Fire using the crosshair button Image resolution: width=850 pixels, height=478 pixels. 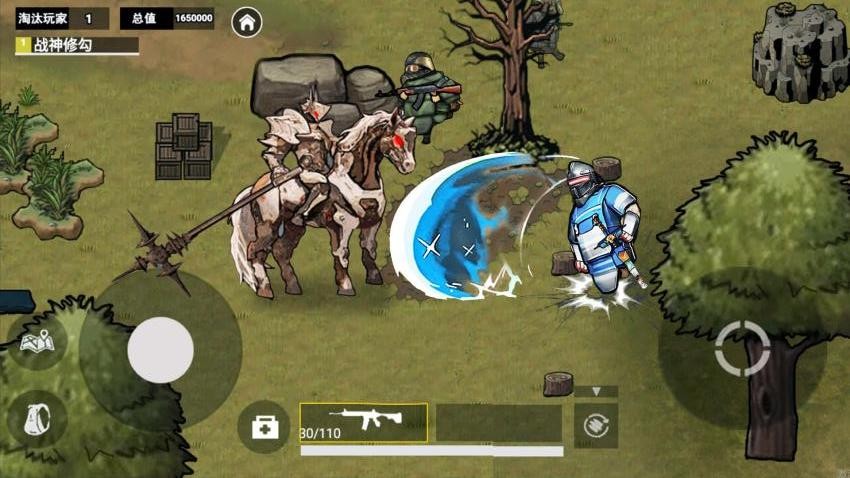(x=742, y=348)
